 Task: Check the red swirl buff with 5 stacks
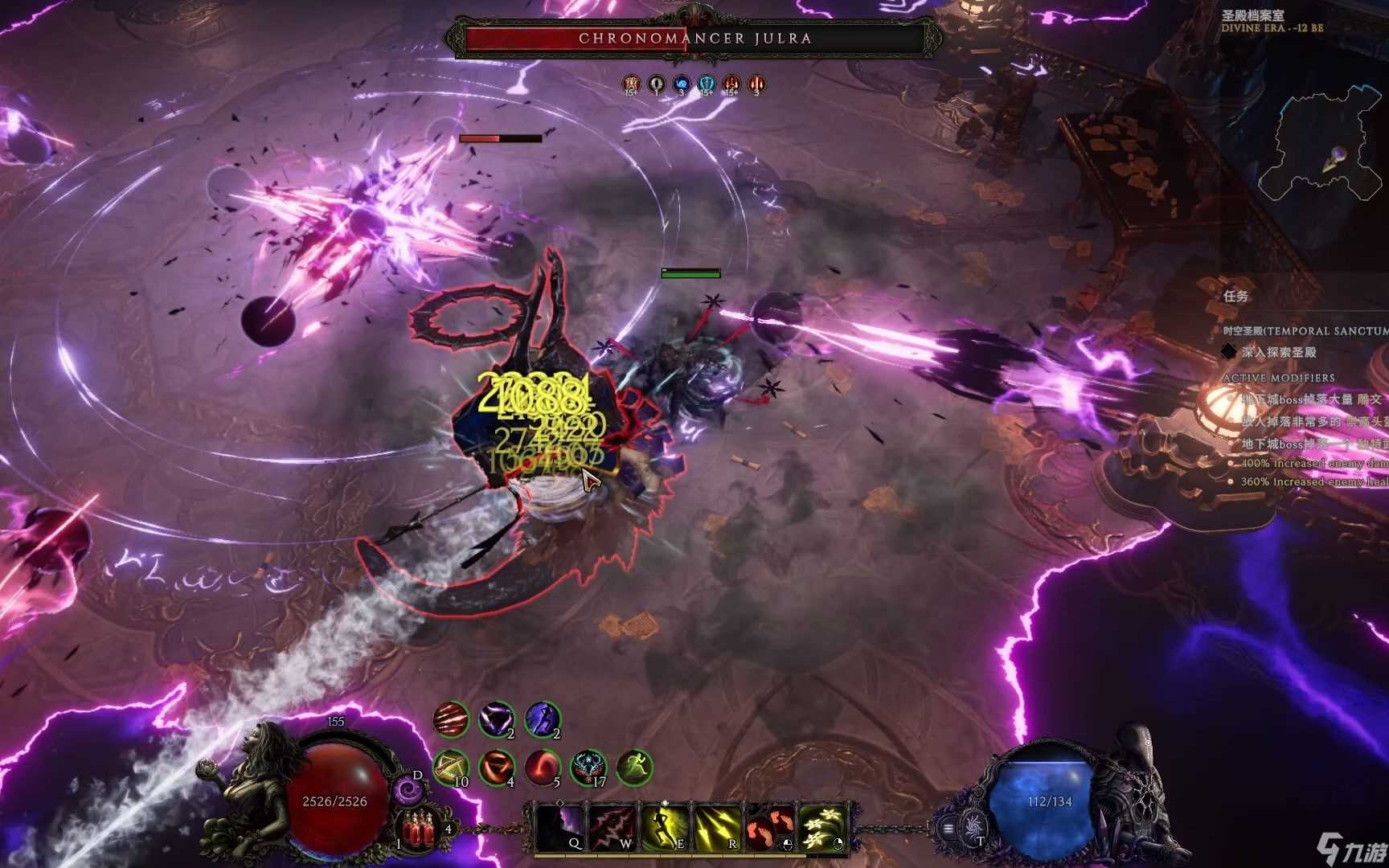click(543, 768)
